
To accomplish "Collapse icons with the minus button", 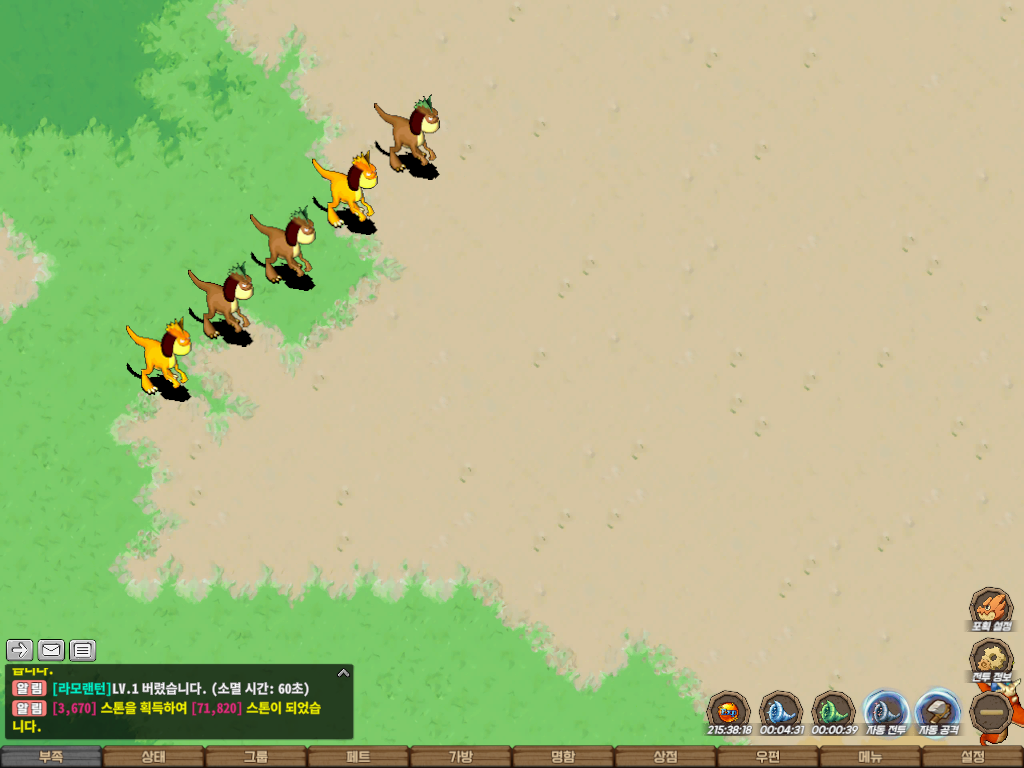I will tap(992, 712).
